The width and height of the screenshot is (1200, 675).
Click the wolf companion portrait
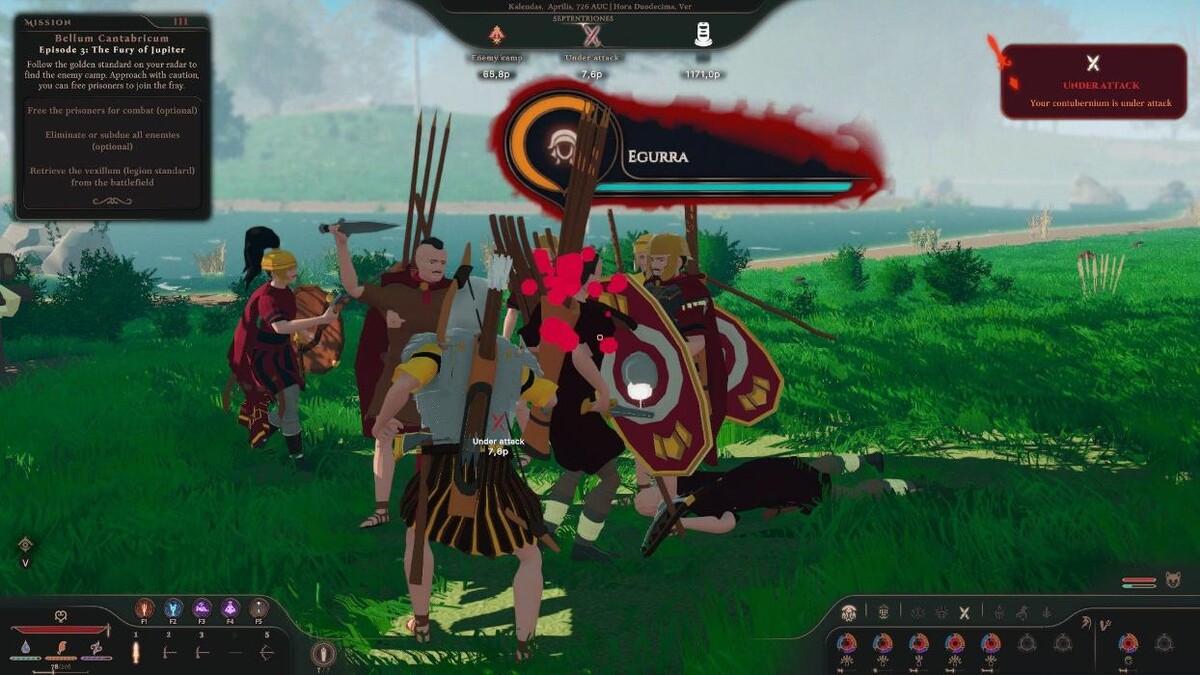[1174, 580]
